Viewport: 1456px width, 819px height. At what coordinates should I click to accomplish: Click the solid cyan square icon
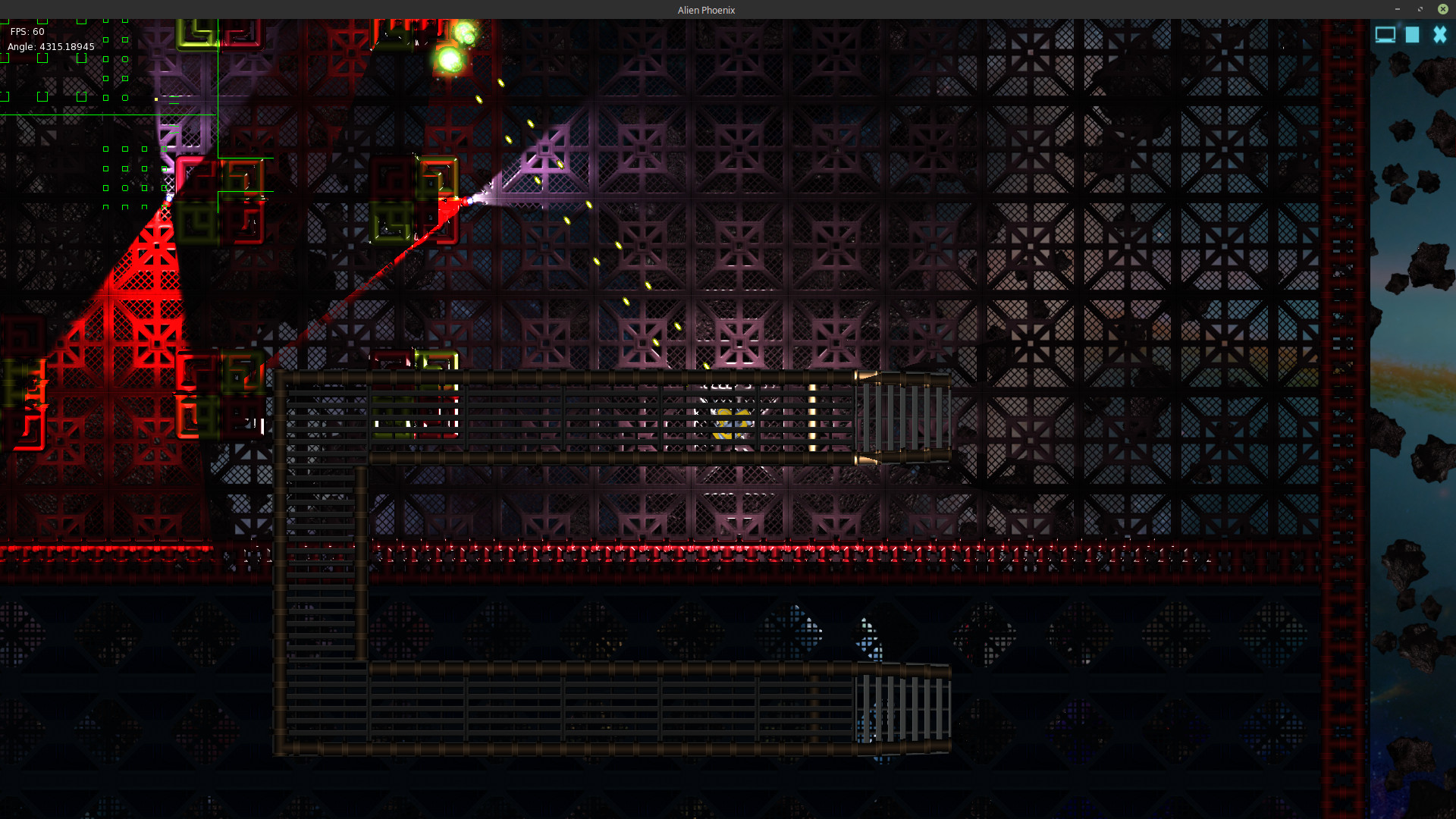click(1412, 35)
